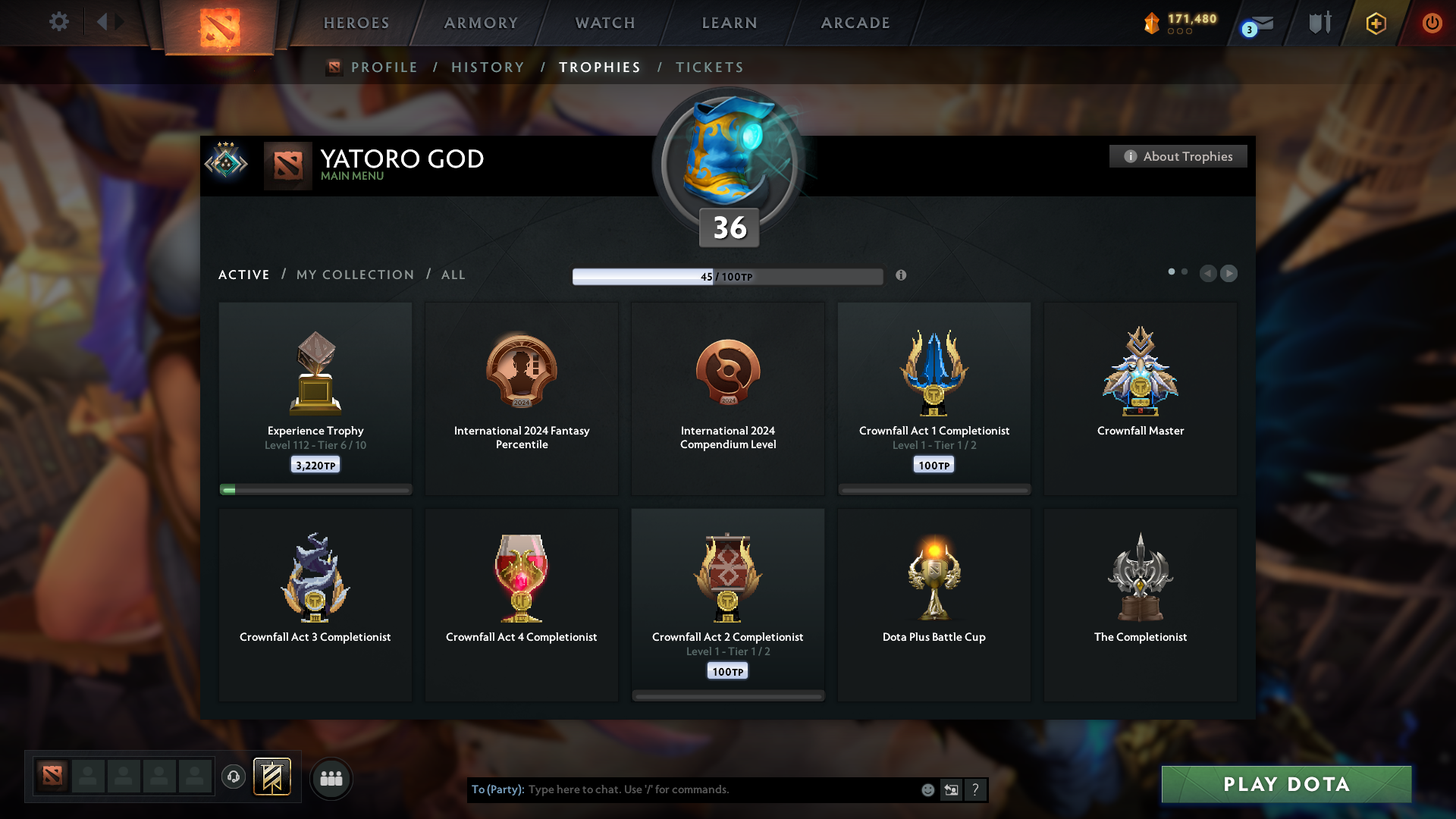1456x819 pixels.
Task: Open the shards currency icon in top bar
Action: [x=1153, y=24]
